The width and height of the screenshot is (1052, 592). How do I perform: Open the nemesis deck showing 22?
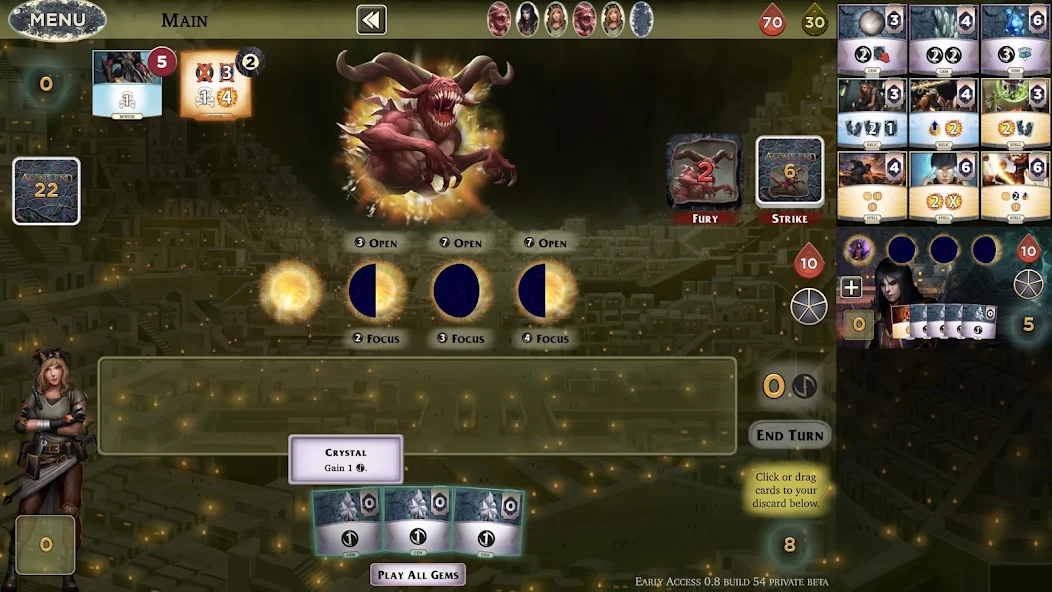tap(46, 190)
